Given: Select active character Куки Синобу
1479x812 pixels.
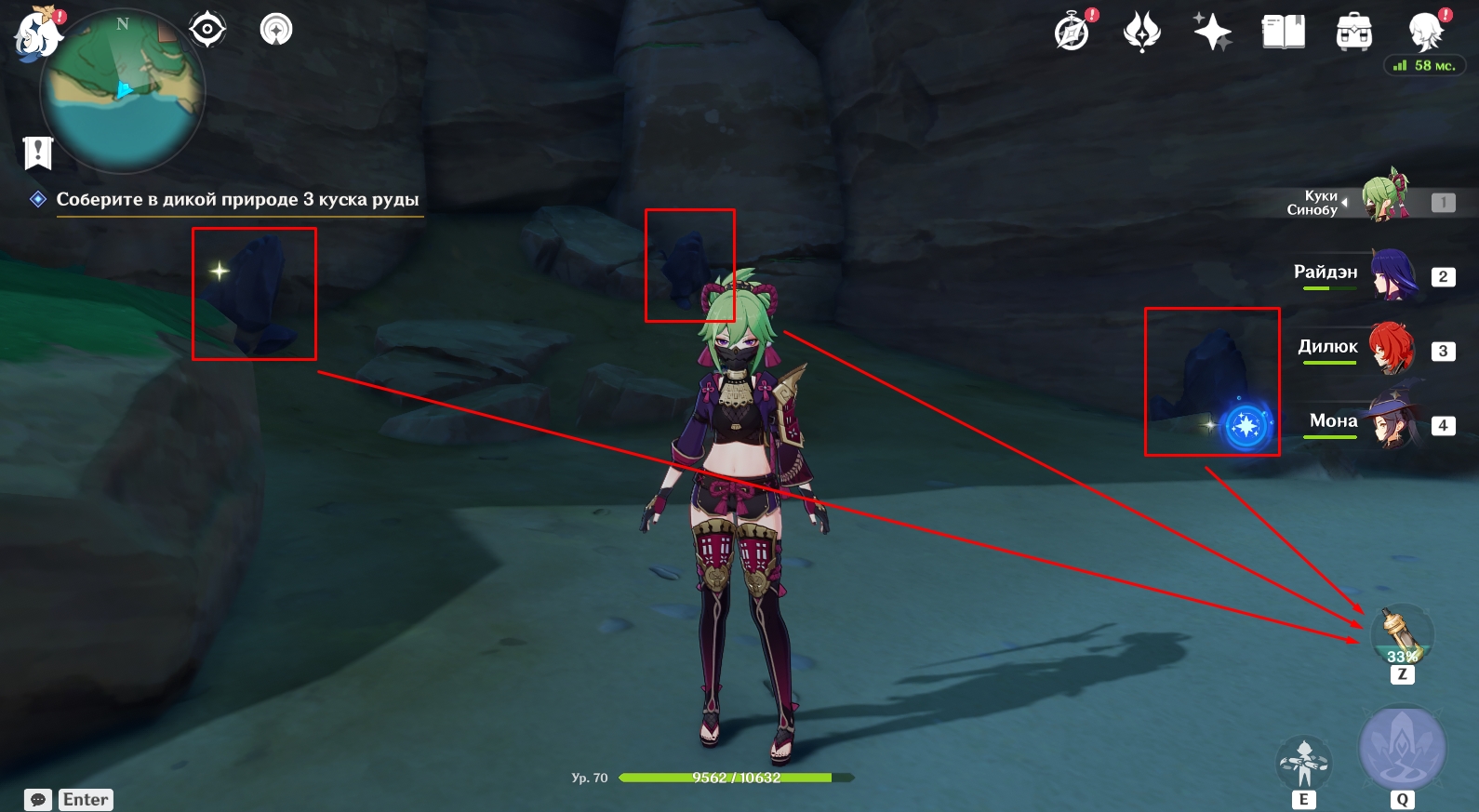Looking at the screenshot, I should (x=1386, y=199).
